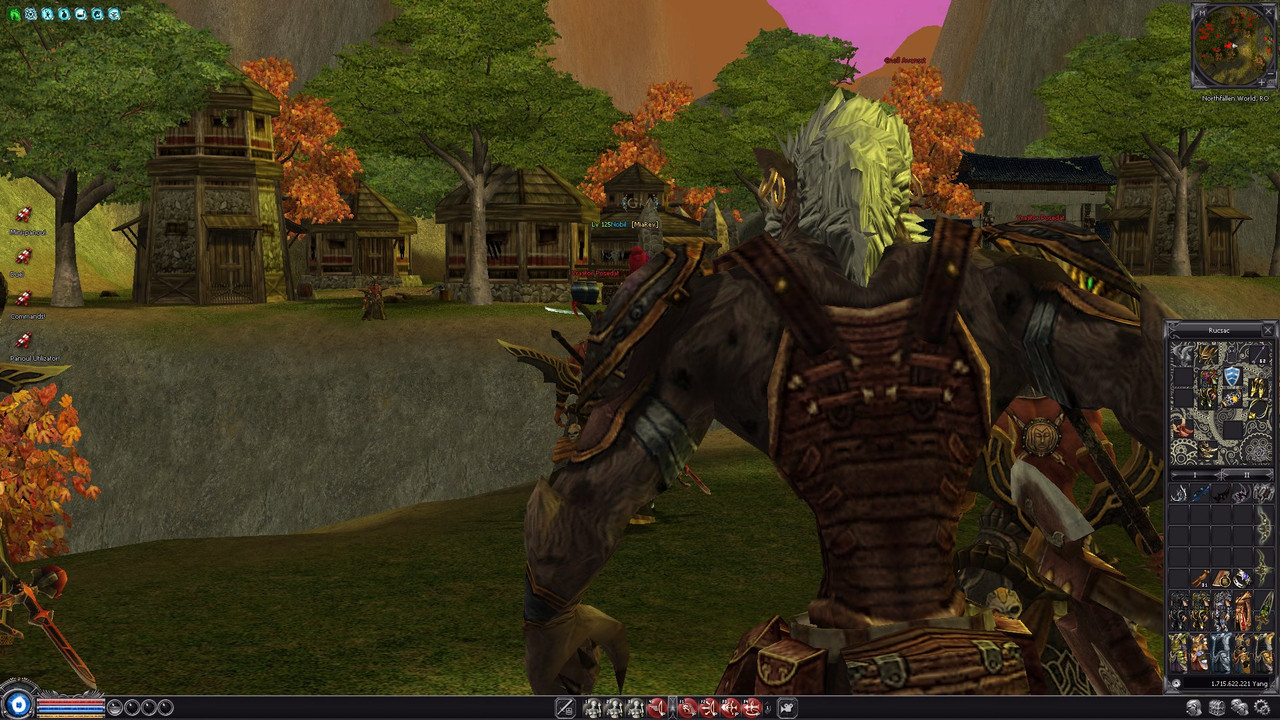Image resolution: width=1280 pixels, height=720 pixels.
Task: Click the circular minimap
Action: (1233, 46)
